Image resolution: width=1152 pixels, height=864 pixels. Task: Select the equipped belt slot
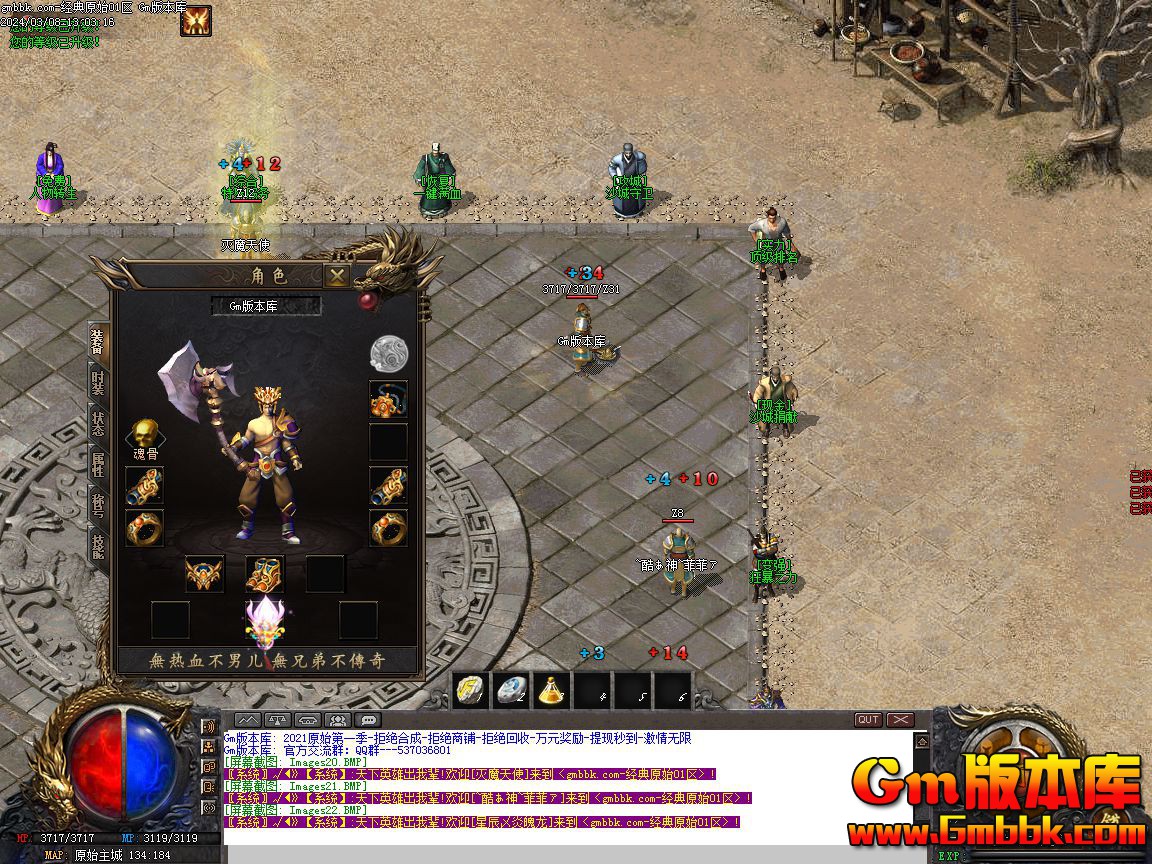[205, 574]
